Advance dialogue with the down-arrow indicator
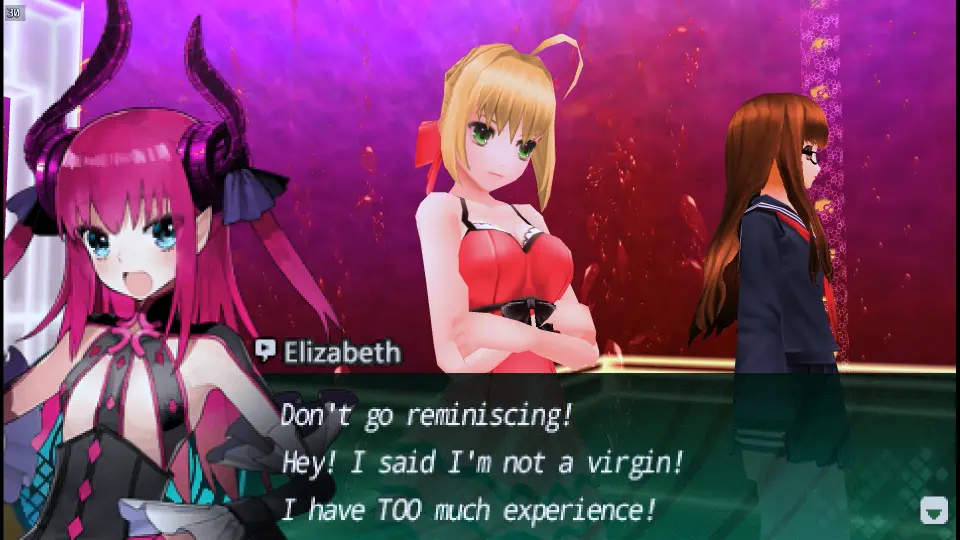Screen dimensions: 960x540 [933, 510]
